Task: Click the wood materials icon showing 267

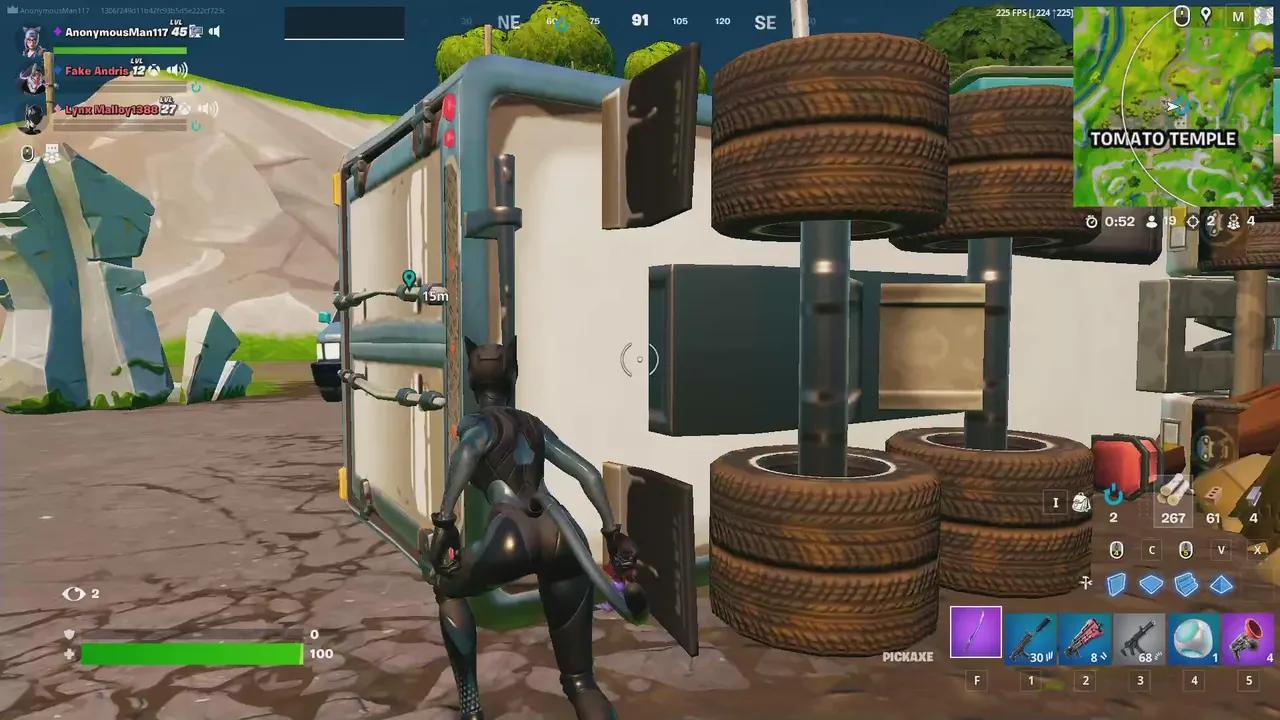Action: click(1173, 495)
